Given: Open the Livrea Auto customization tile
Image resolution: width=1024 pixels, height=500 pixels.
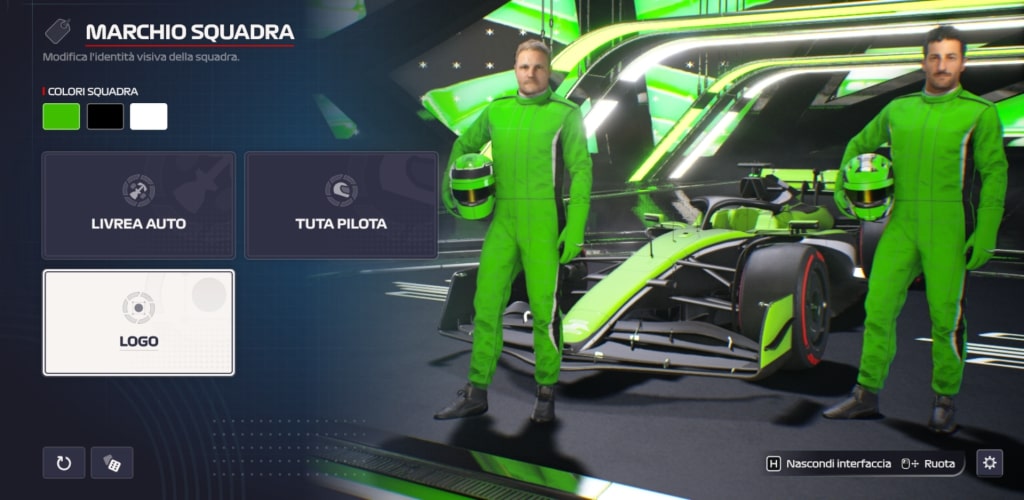Looking at the screenshot, I should point(139,205).
